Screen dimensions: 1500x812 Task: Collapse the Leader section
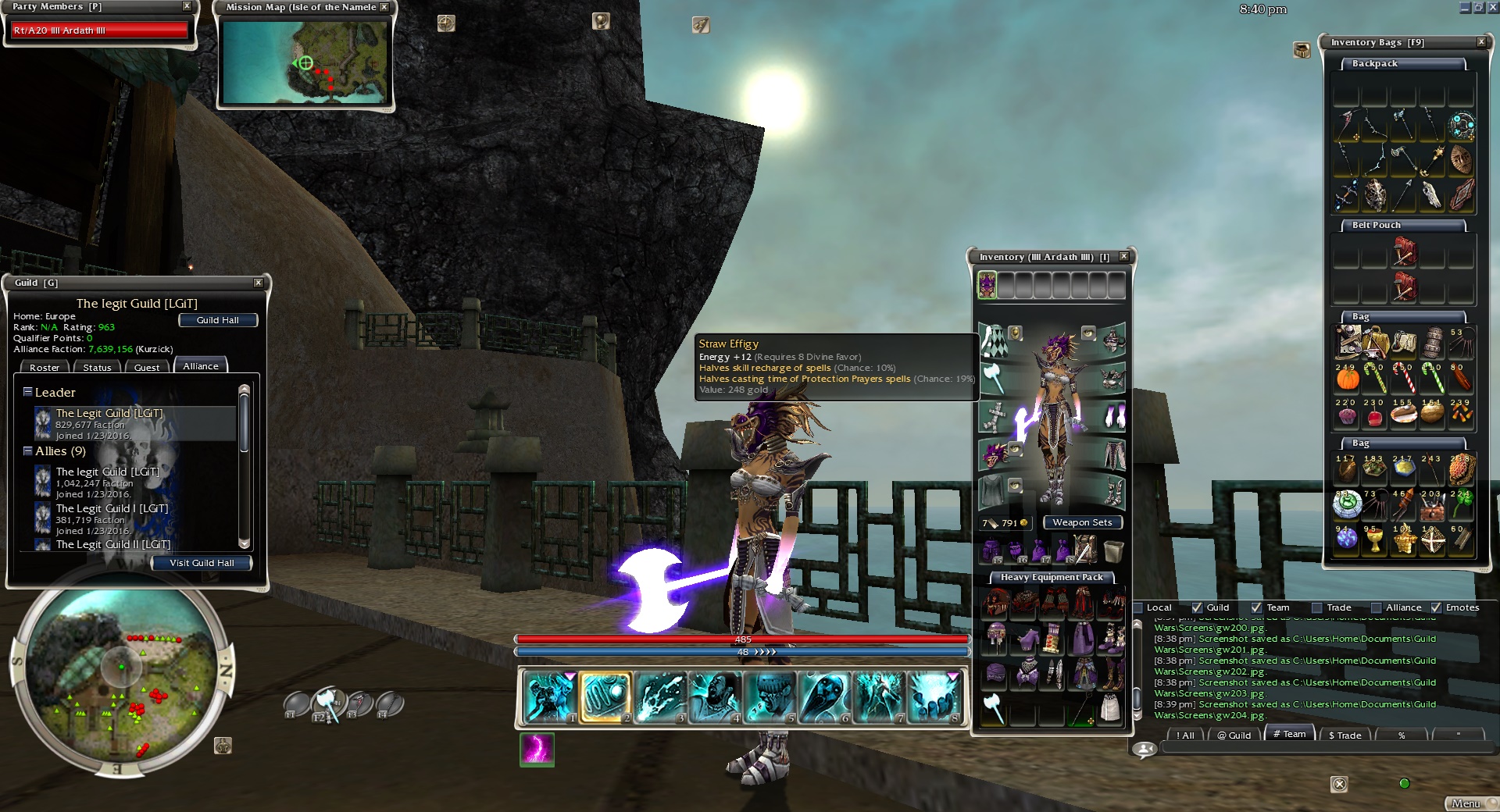coord(27,392)
